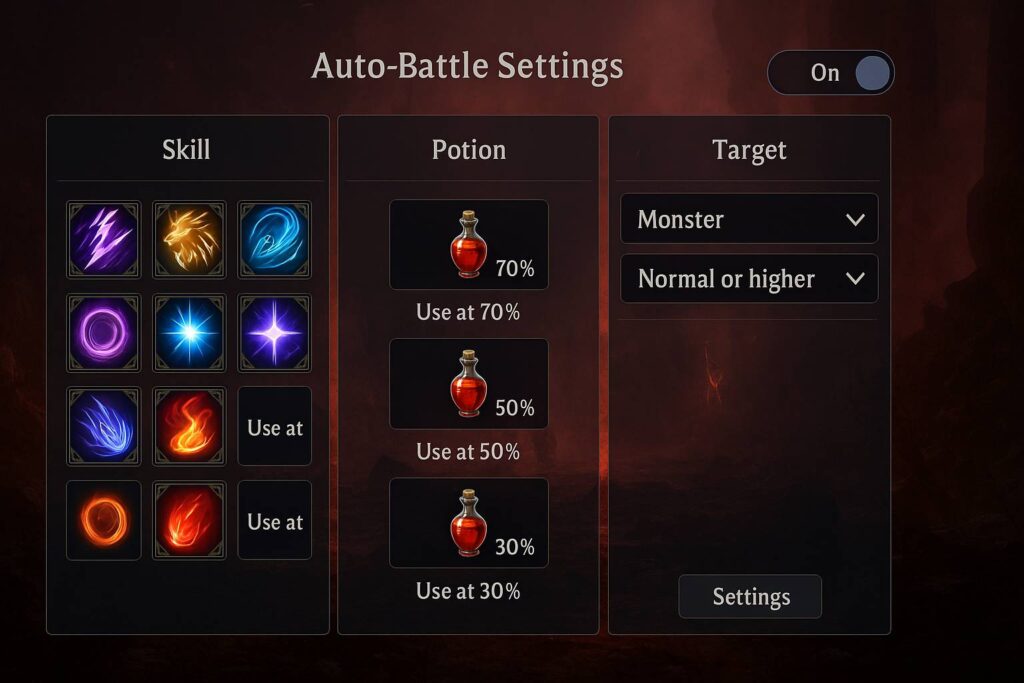Click the violet four-point star skill

coord(274,331)
